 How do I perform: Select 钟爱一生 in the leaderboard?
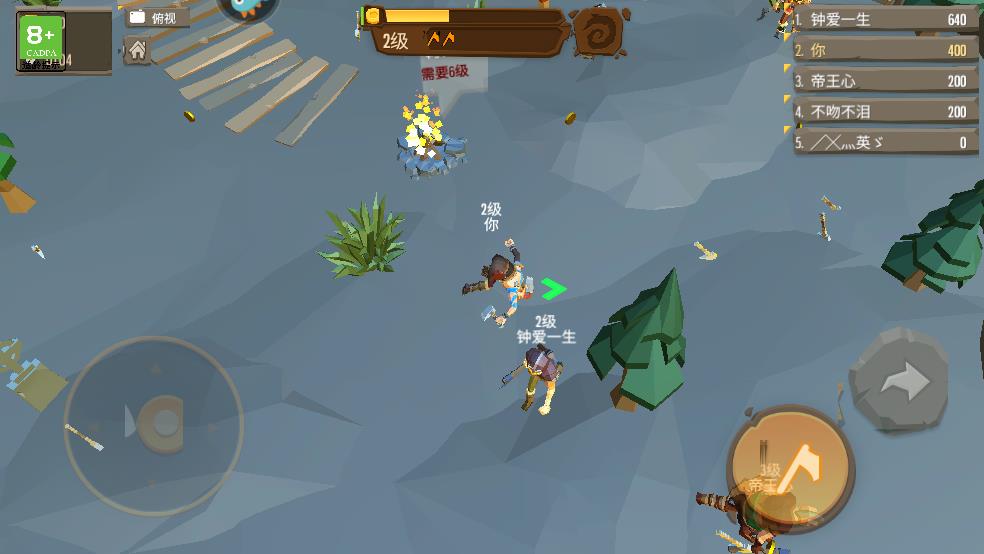[886, 19]
